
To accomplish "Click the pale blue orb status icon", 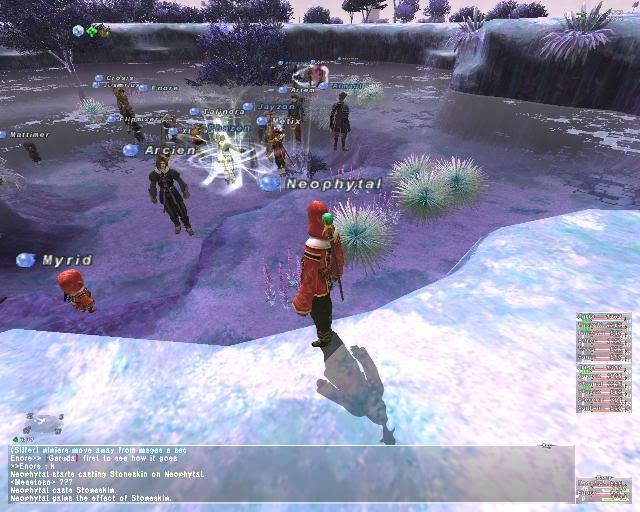I will tap(78, 31).
